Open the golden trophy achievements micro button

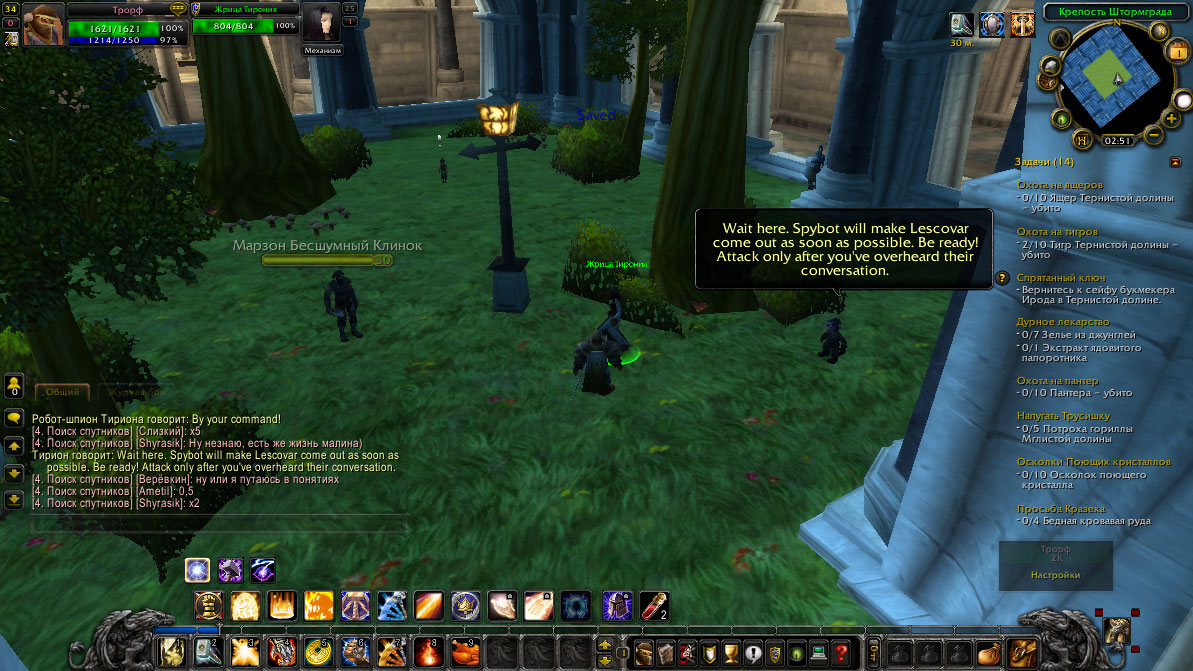tap(731, 653)
